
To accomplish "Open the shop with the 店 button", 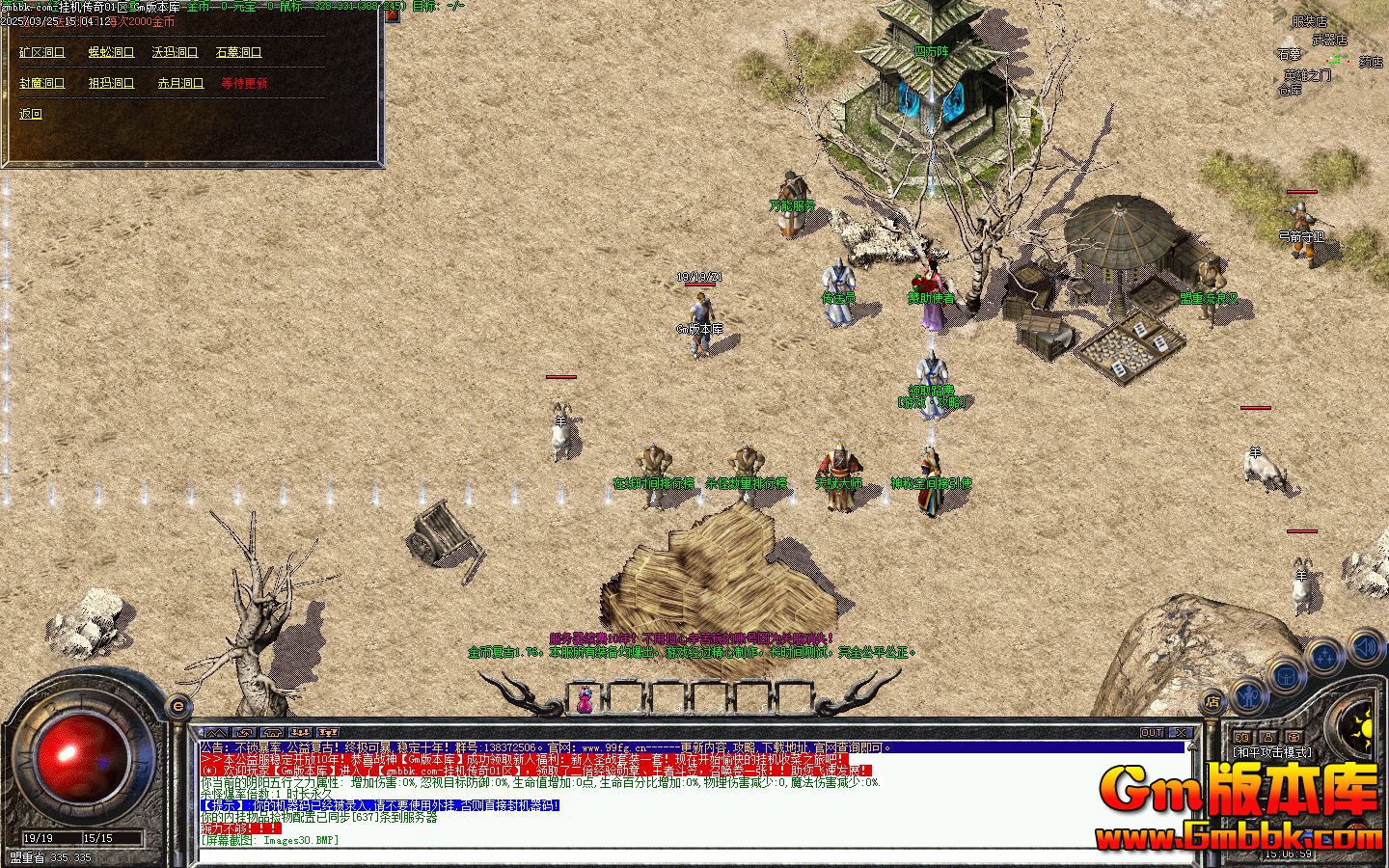I will (x=1213, y=702).
